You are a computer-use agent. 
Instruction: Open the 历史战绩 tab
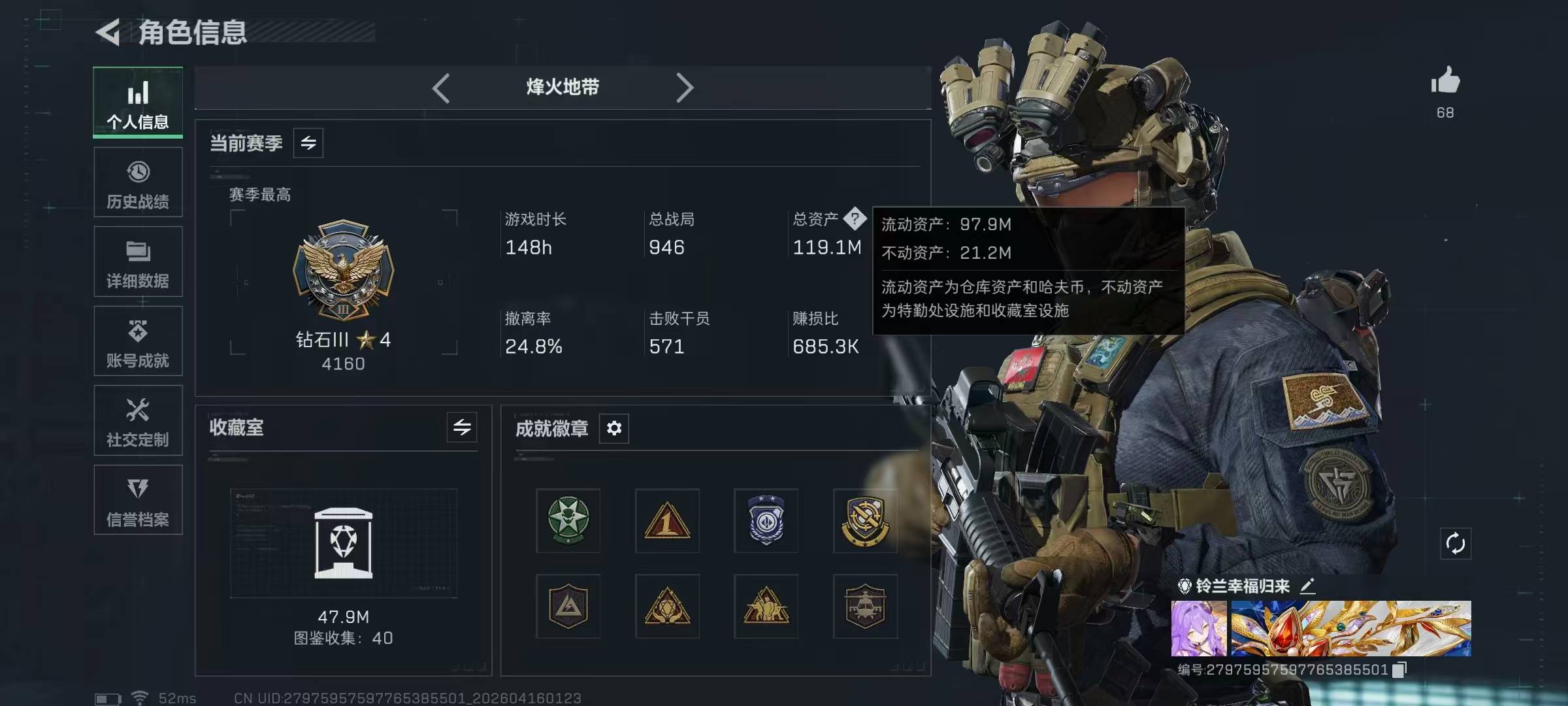pyautogui.click(x=138, y=182)
